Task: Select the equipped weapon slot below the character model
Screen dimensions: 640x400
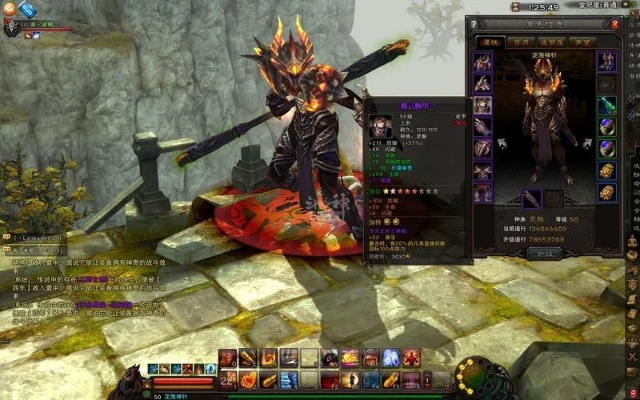Action: [x=532, y=199]
